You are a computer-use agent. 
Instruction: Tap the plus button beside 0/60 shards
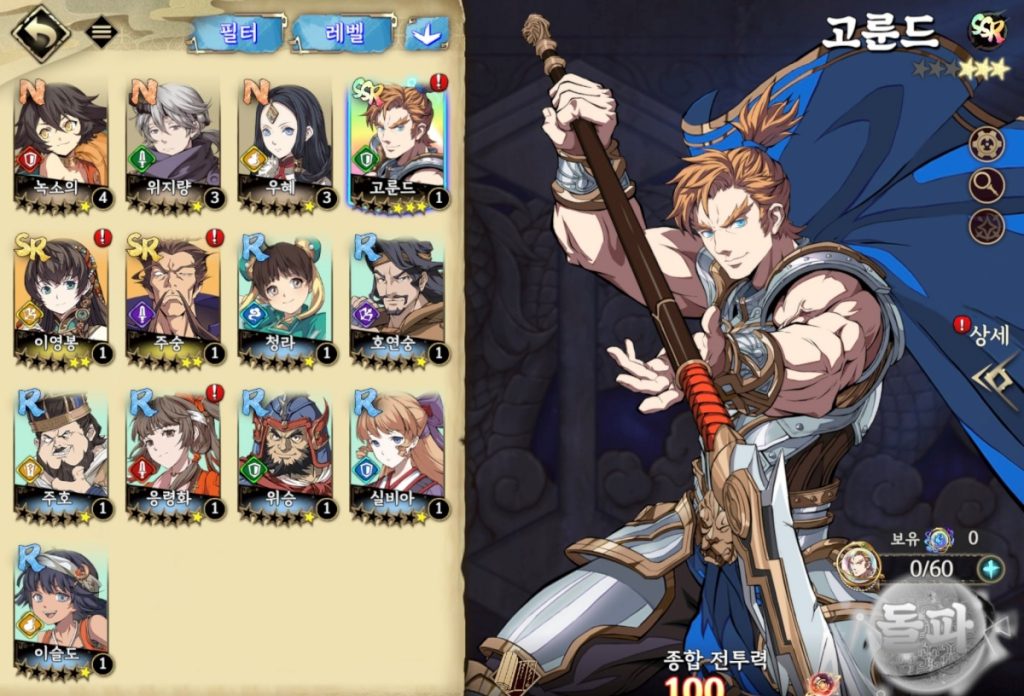point(990,569)
